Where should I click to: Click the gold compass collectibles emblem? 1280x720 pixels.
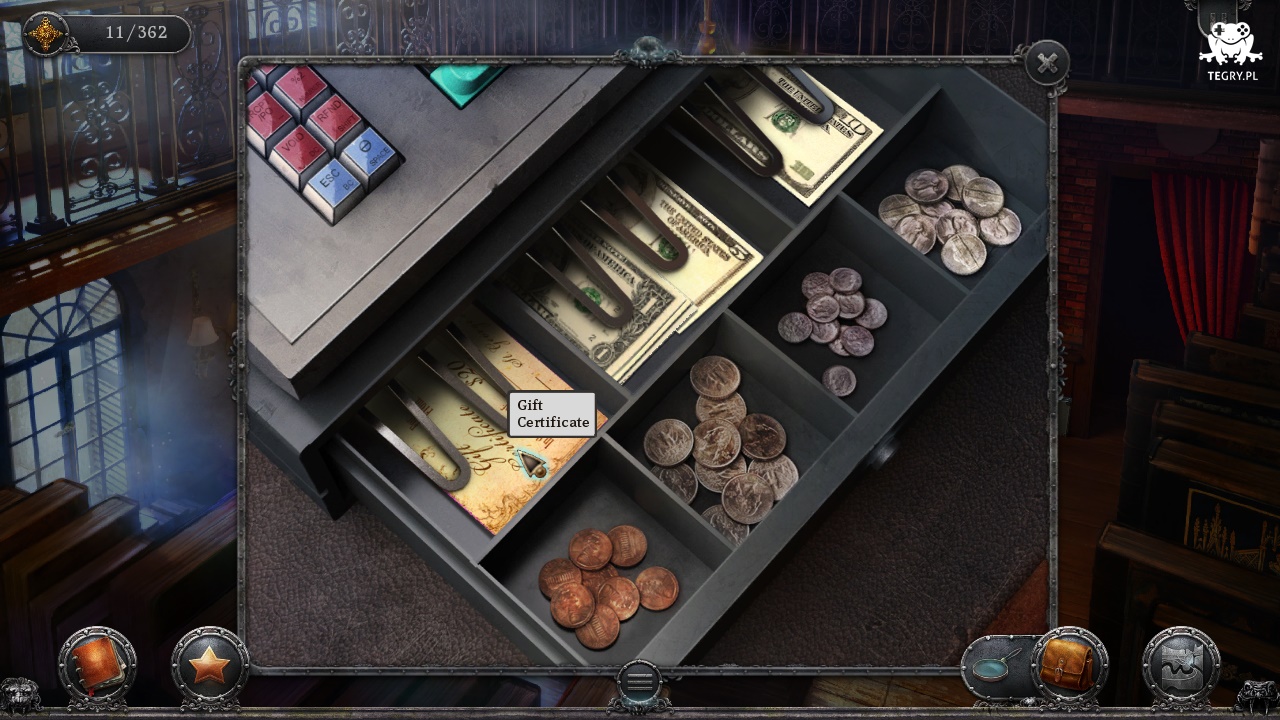45,34
